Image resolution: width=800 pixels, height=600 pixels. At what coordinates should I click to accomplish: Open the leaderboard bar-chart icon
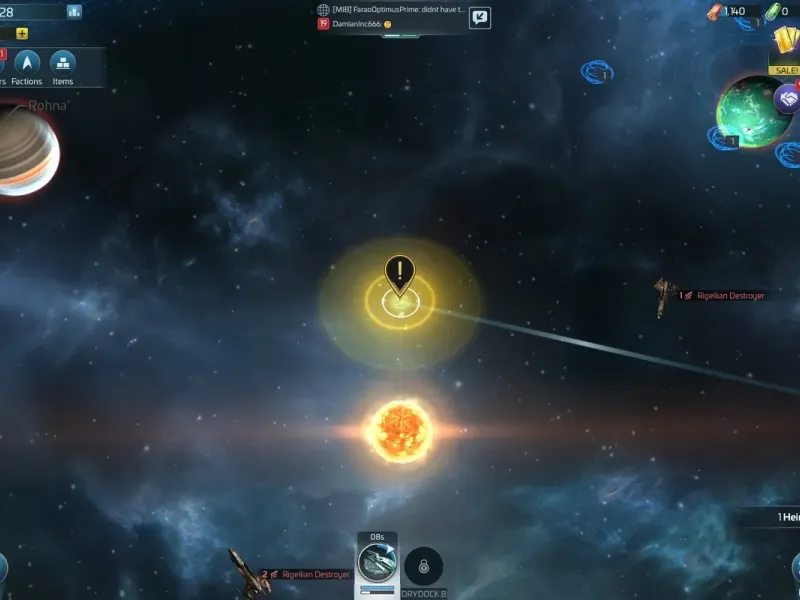tap(74, 11)
